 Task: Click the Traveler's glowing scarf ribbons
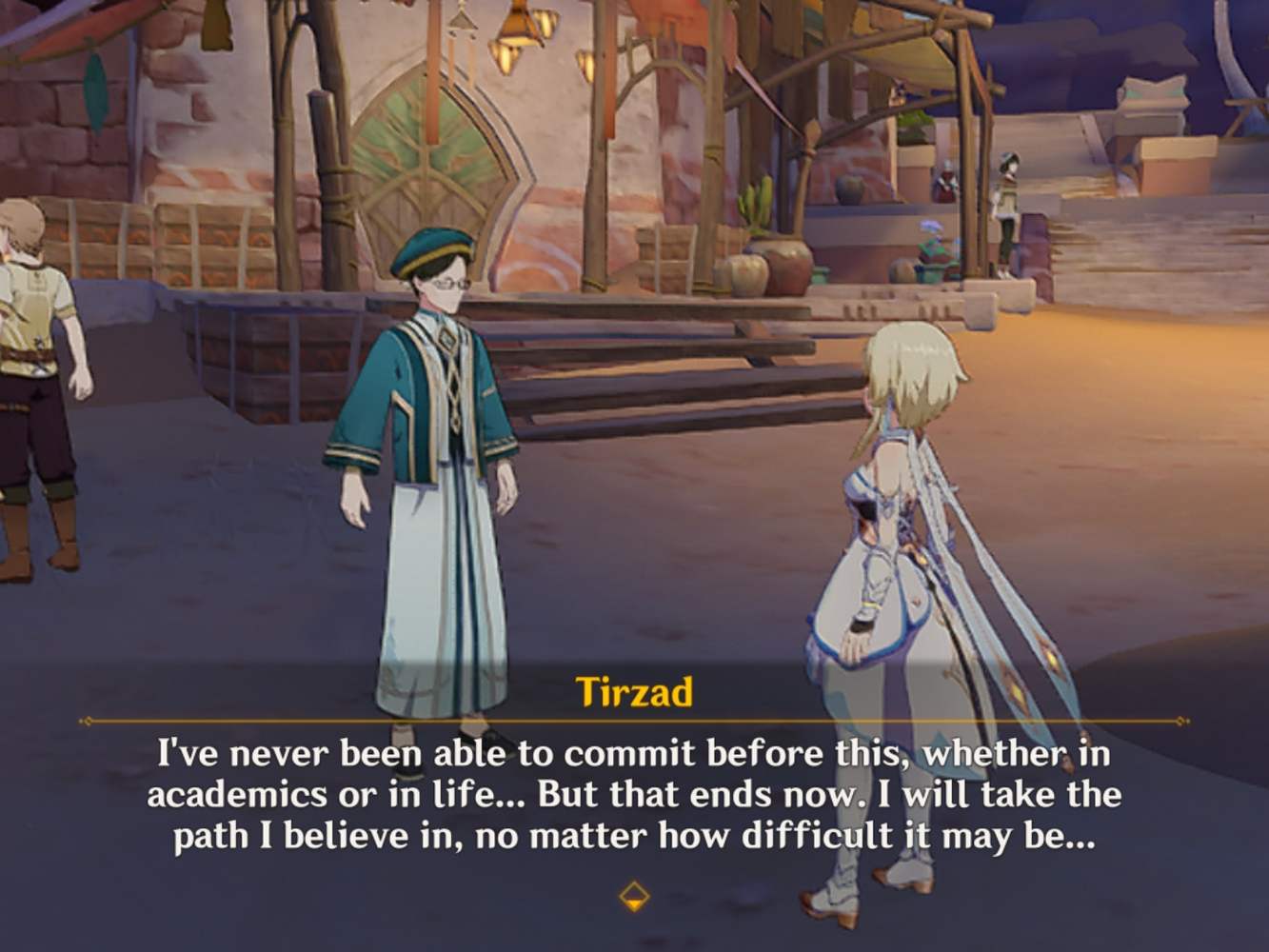tap(981, 571)
